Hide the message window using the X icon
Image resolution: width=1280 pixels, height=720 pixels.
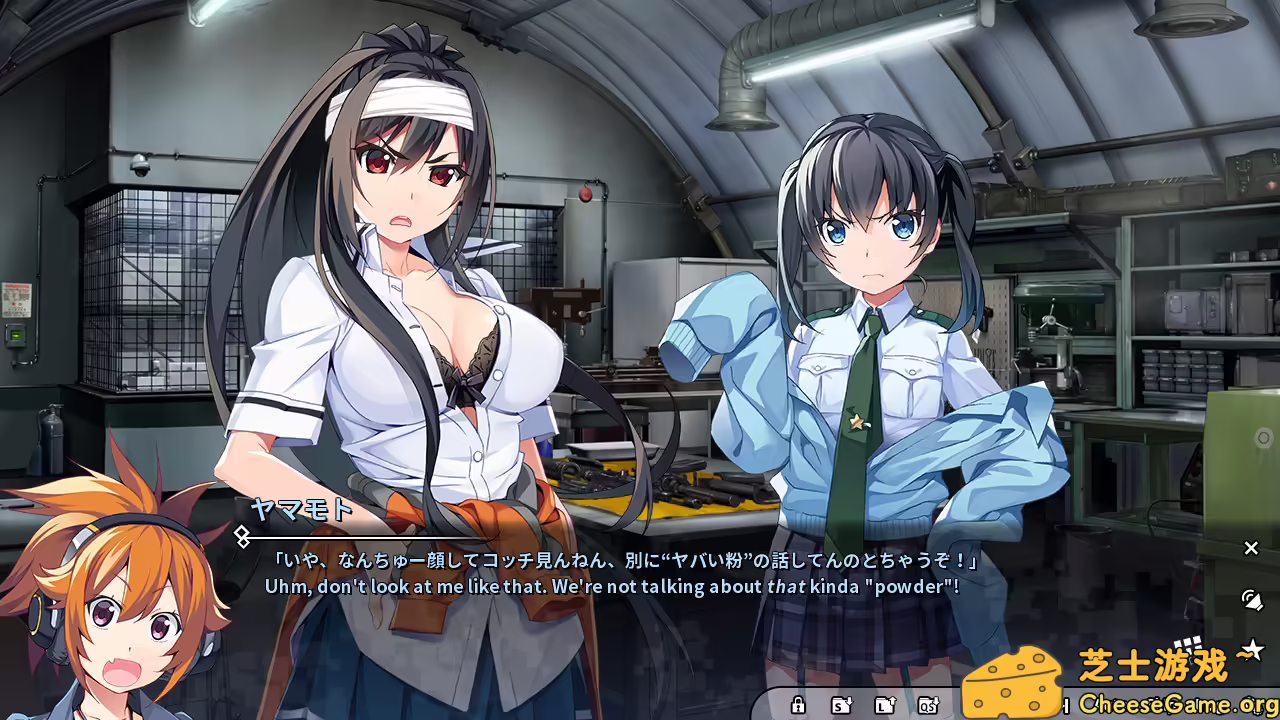tap(1252, 548)
